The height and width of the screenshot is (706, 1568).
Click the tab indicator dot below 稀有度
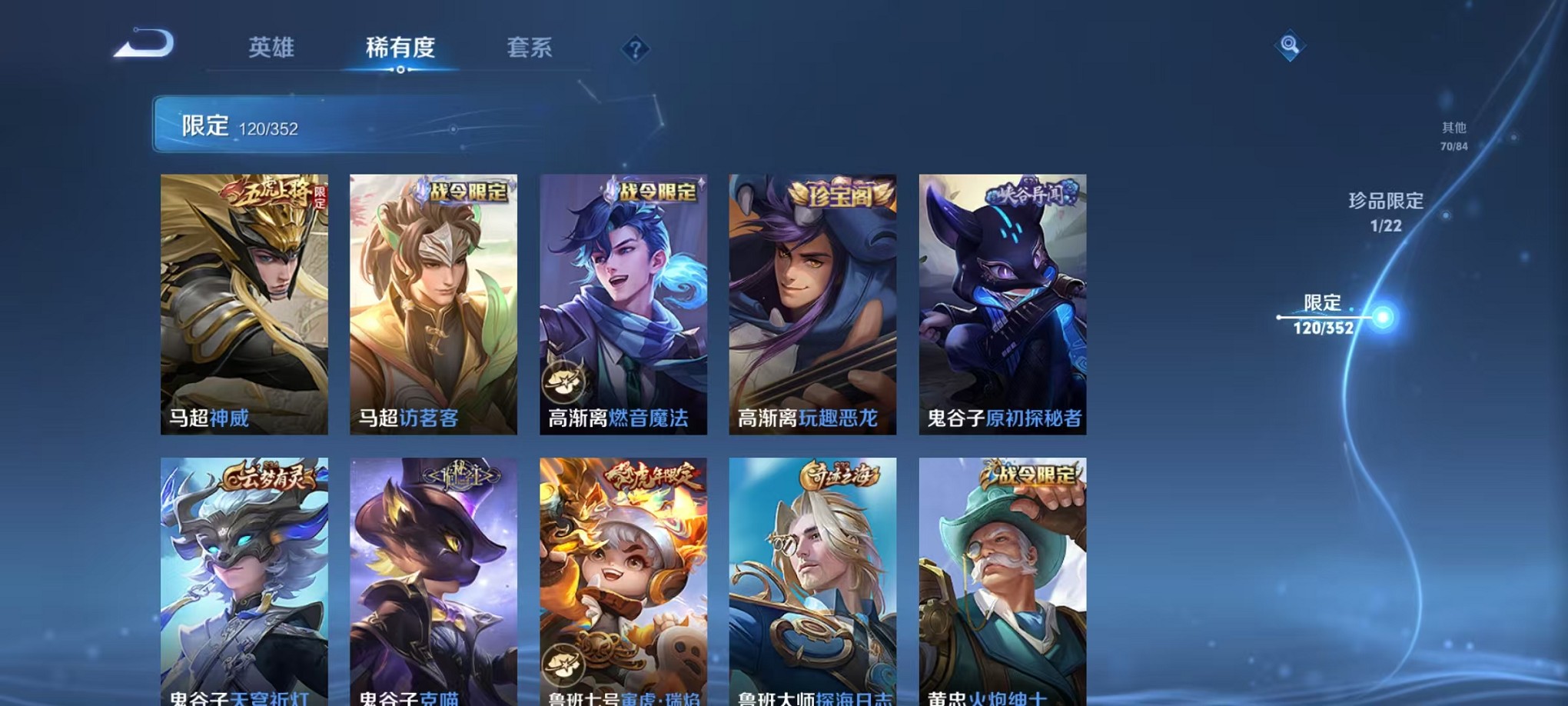(x=399, y=69)
